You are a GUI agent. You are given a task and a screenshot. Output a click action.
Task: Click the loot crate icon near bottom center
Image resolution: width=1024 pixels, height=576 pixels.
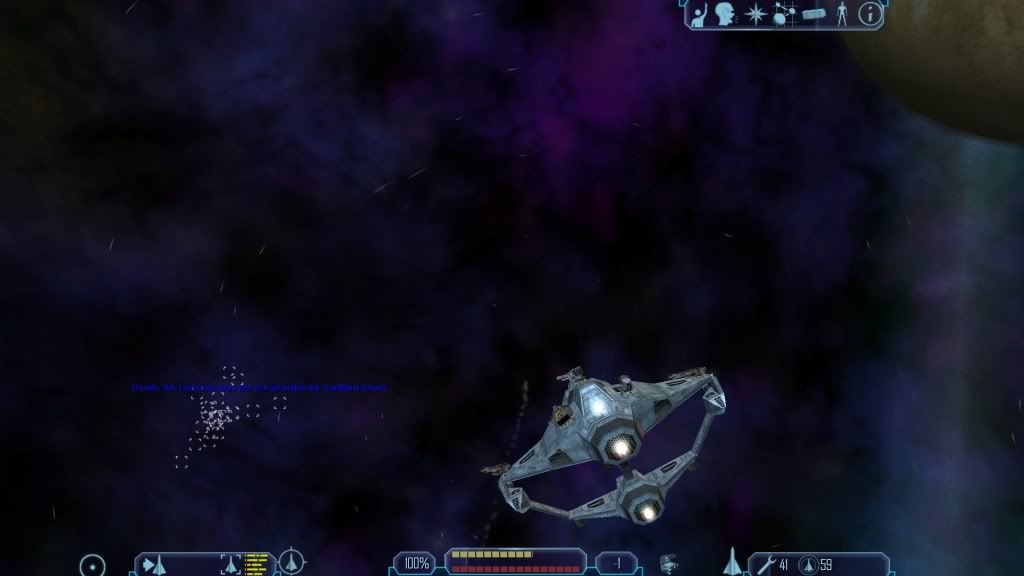670,564
